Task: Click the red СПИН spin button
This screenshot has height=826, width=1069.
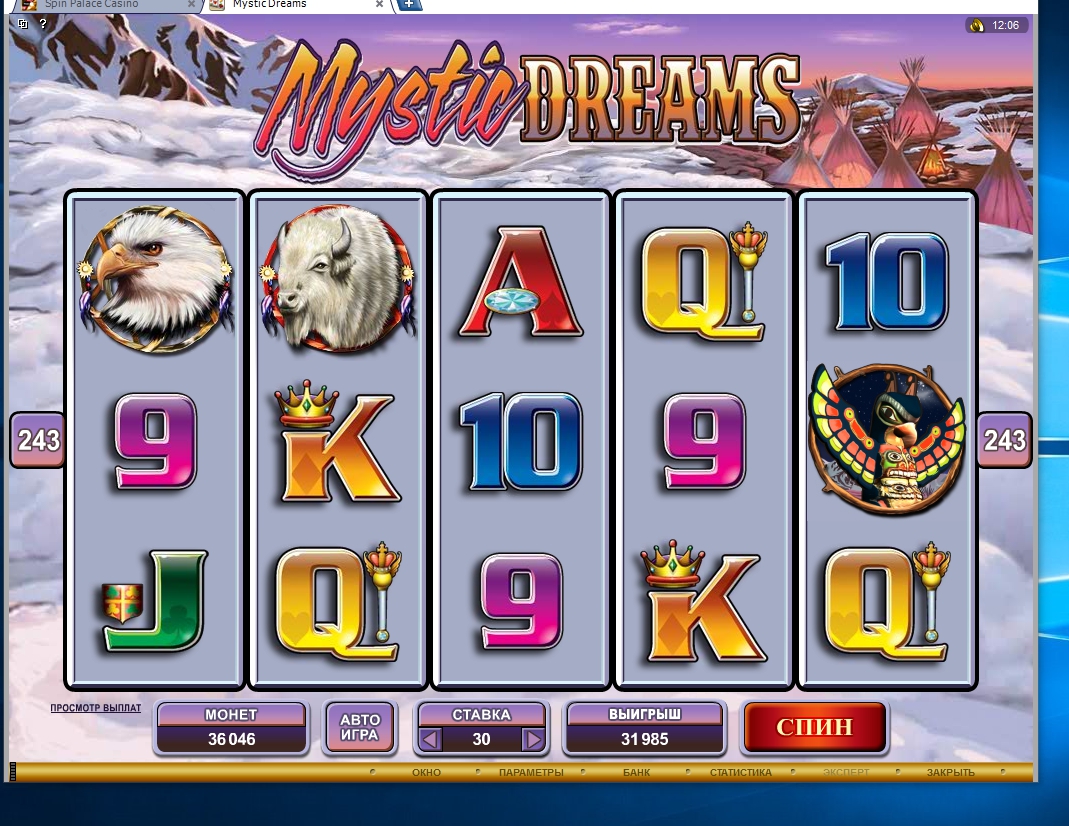Action: (x=814, y=727)
